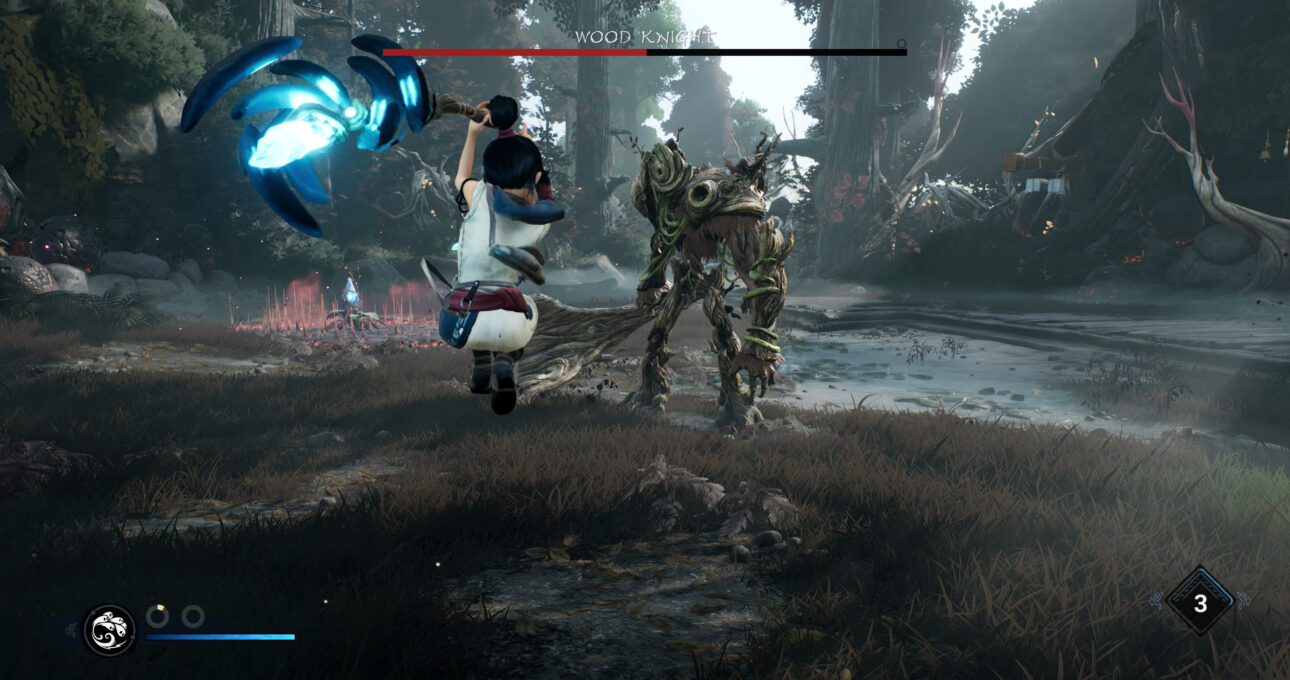Select the diamond icon showing 3
This screenshot has height=680, width=1290.
[x=1200, y=602]
